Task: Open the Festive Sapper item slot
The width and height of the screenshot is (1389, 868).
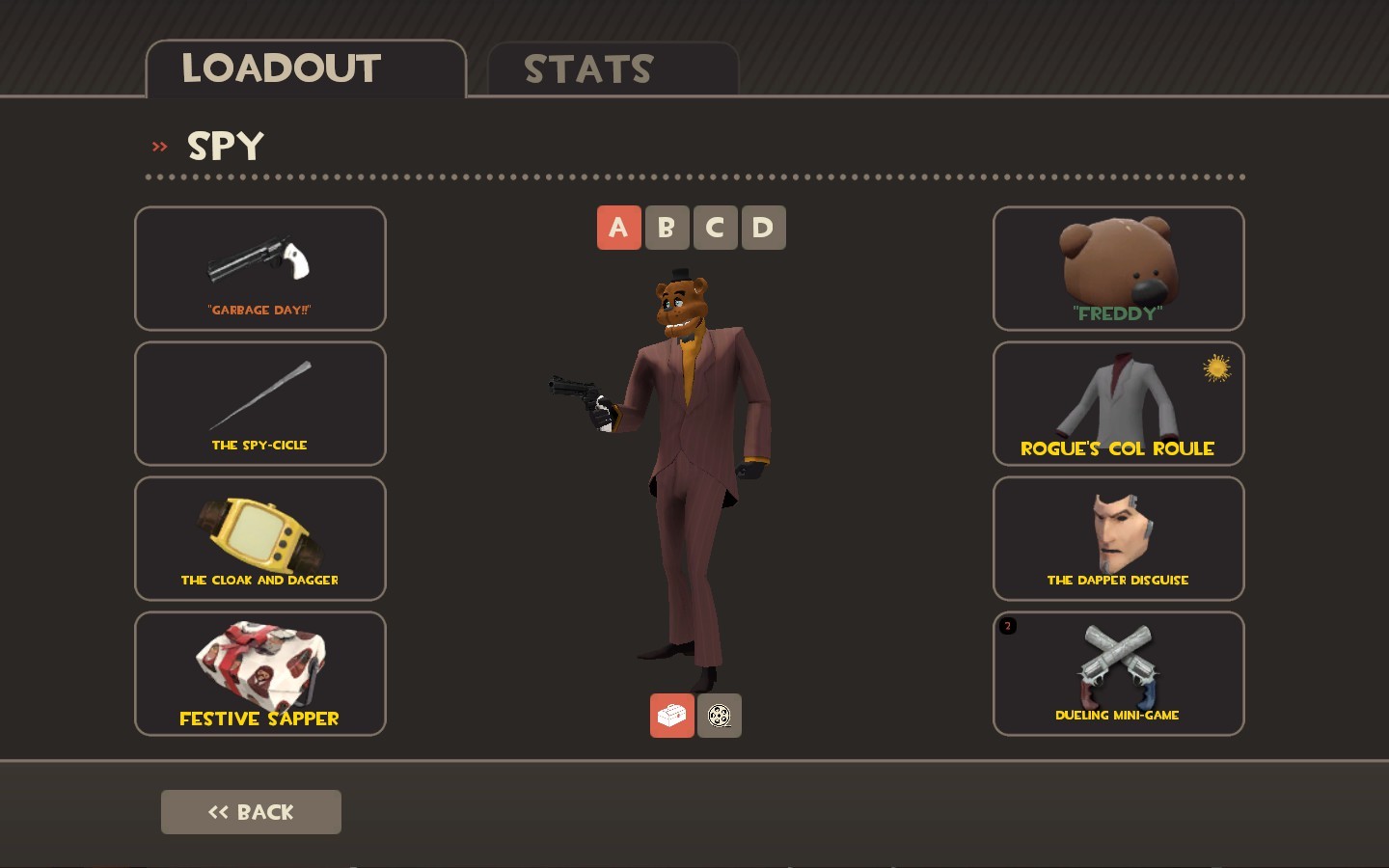Action: click(x=259, y=673)
